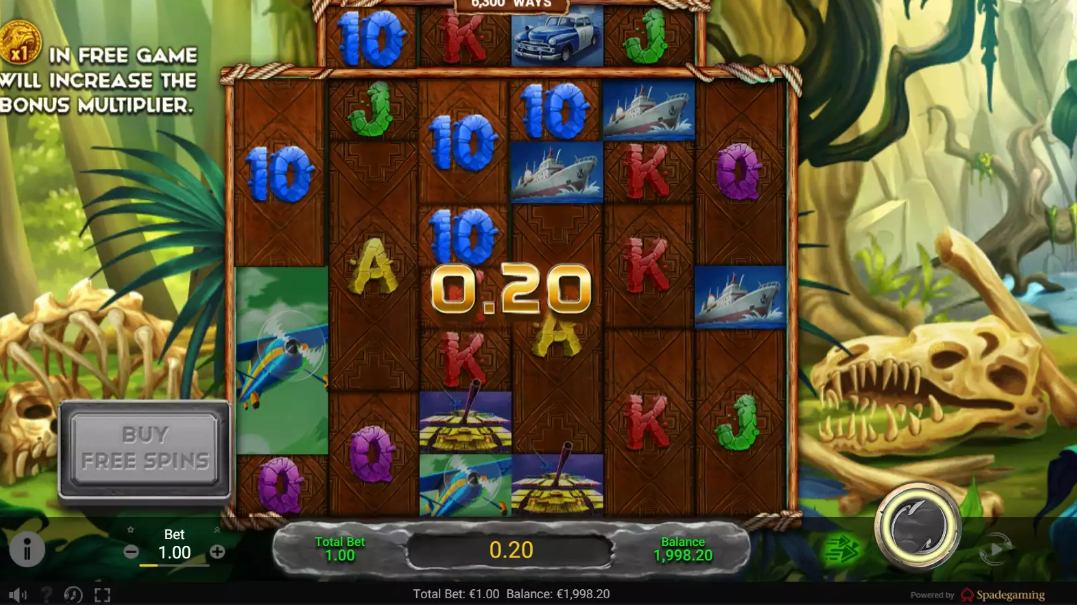
Task: Increase the bet with the plus button
Action: tap(217, 552)
